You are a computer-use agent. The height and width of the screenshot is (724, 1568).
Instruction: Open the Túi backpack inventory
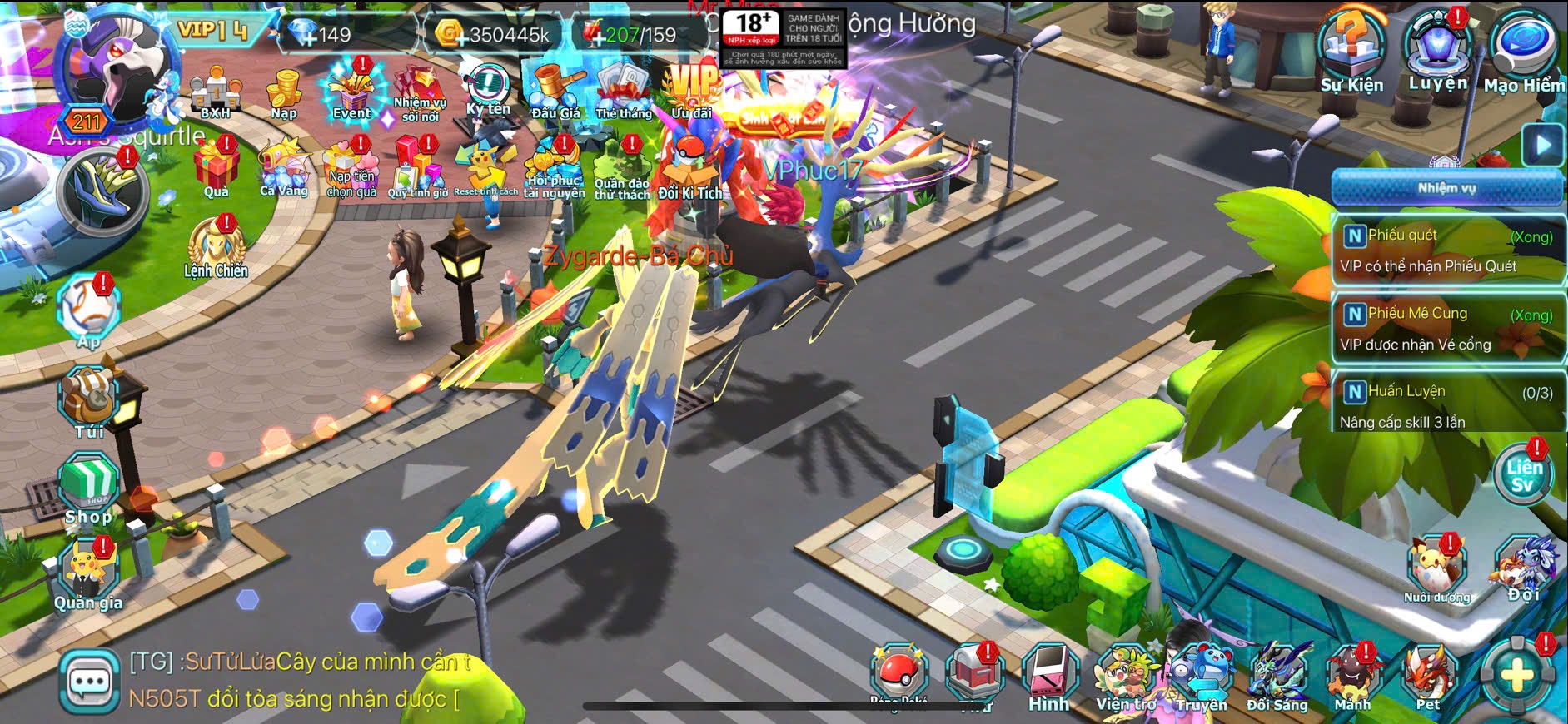(x=89, y=401)
